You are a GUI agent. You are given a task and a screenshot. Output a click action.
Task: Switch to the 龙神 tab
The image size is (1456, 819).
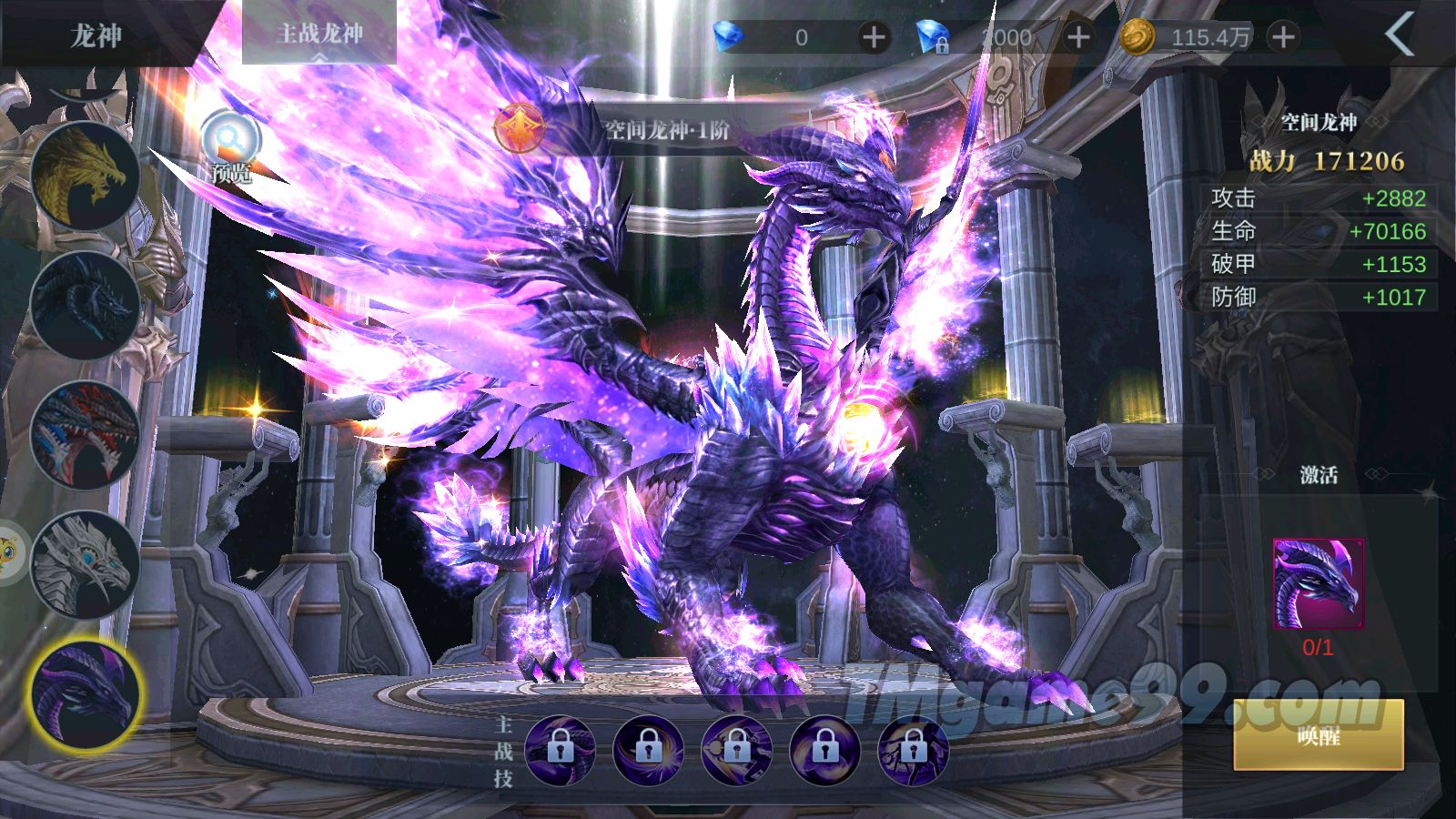coord(96,35)
